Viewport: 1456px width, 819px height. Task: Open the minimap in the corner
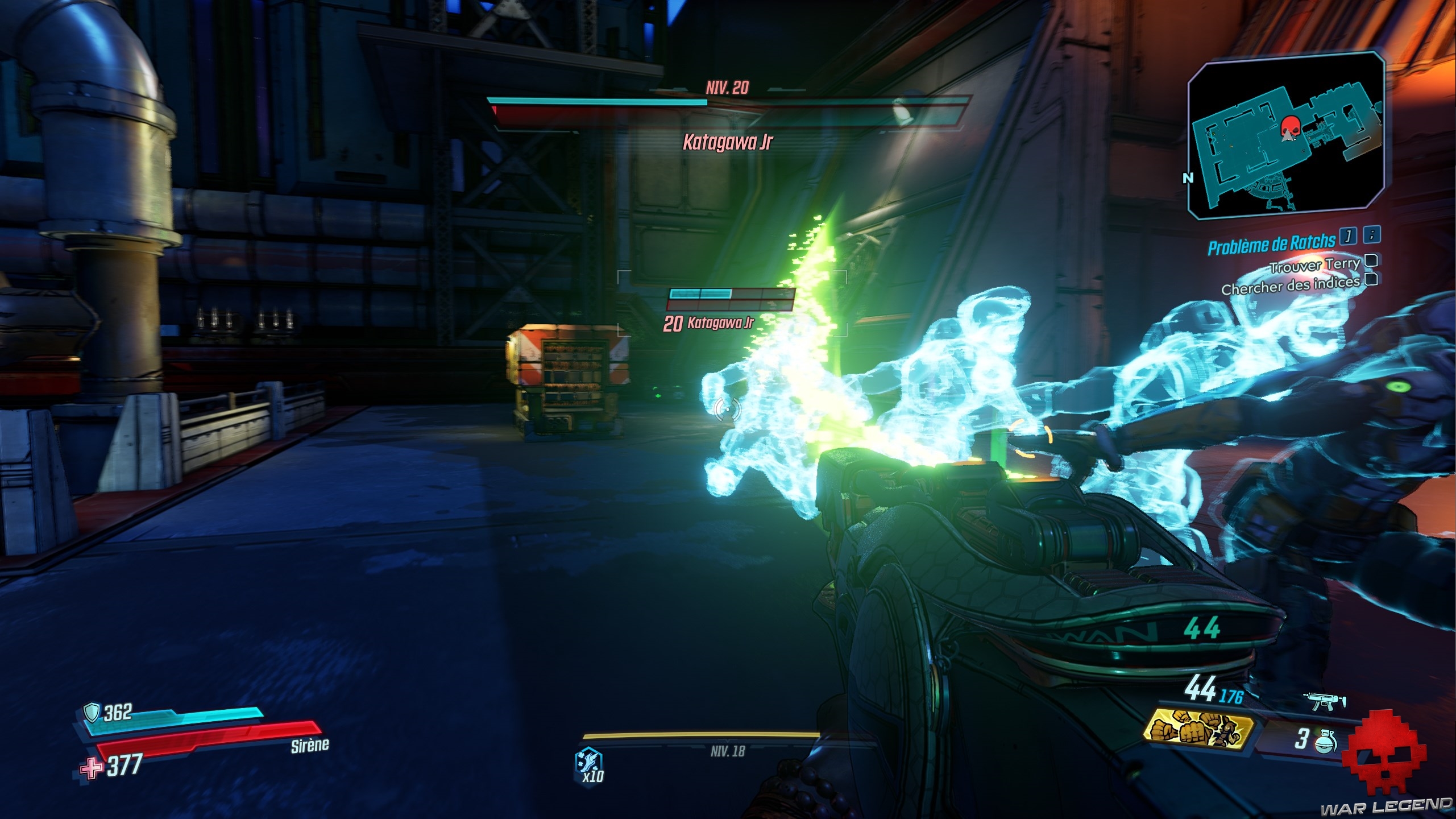(x=1287, y=135)
